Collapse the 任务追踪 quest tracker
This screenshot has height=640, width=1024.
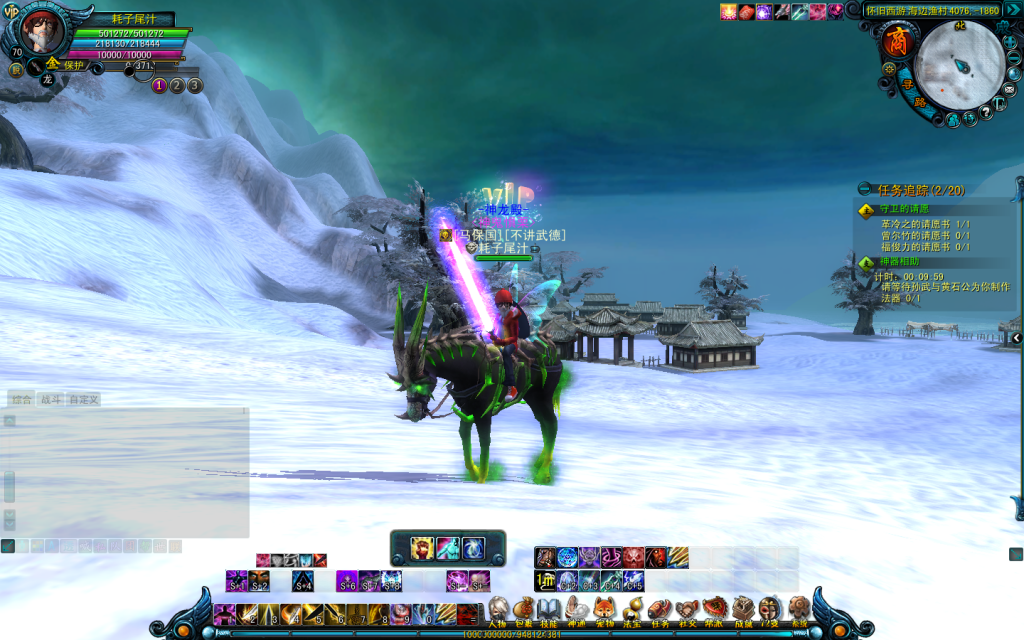[864, 189]
